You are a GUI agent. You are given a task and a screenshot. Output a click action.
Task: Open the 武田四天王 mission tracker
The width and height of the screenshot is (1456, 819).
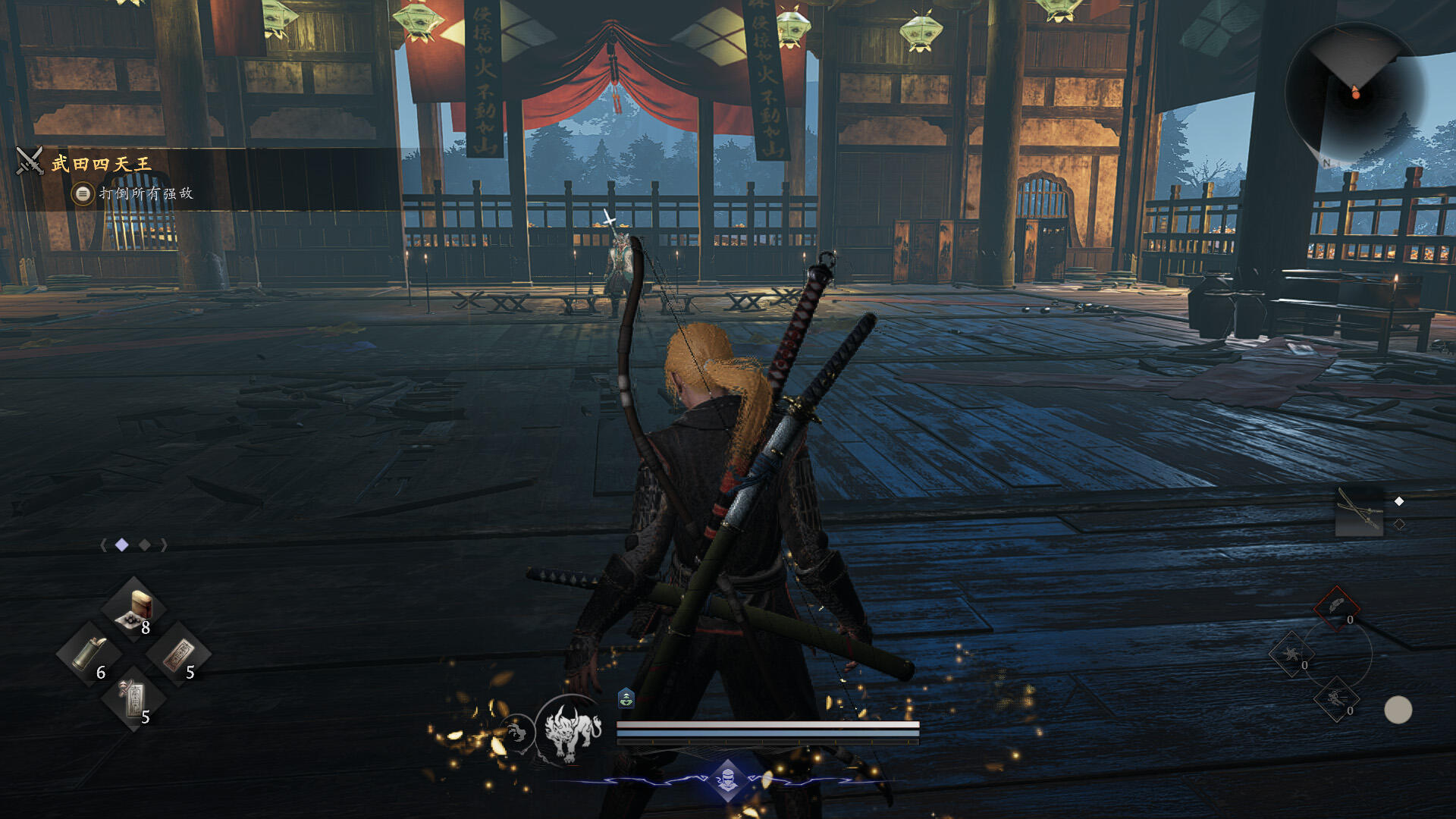102,163
